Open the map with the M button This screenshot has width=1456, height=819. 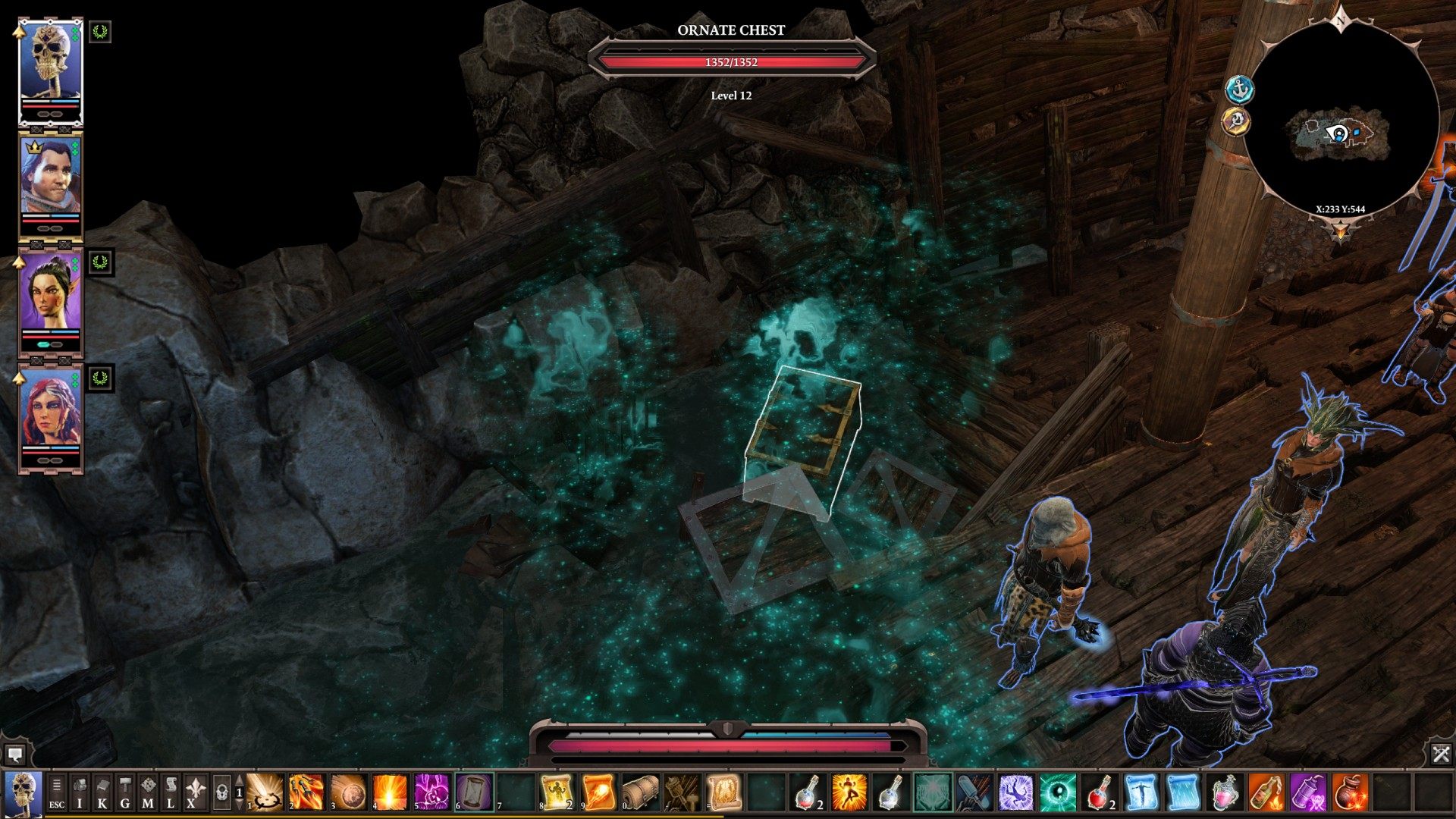click(x=148, y=793)
